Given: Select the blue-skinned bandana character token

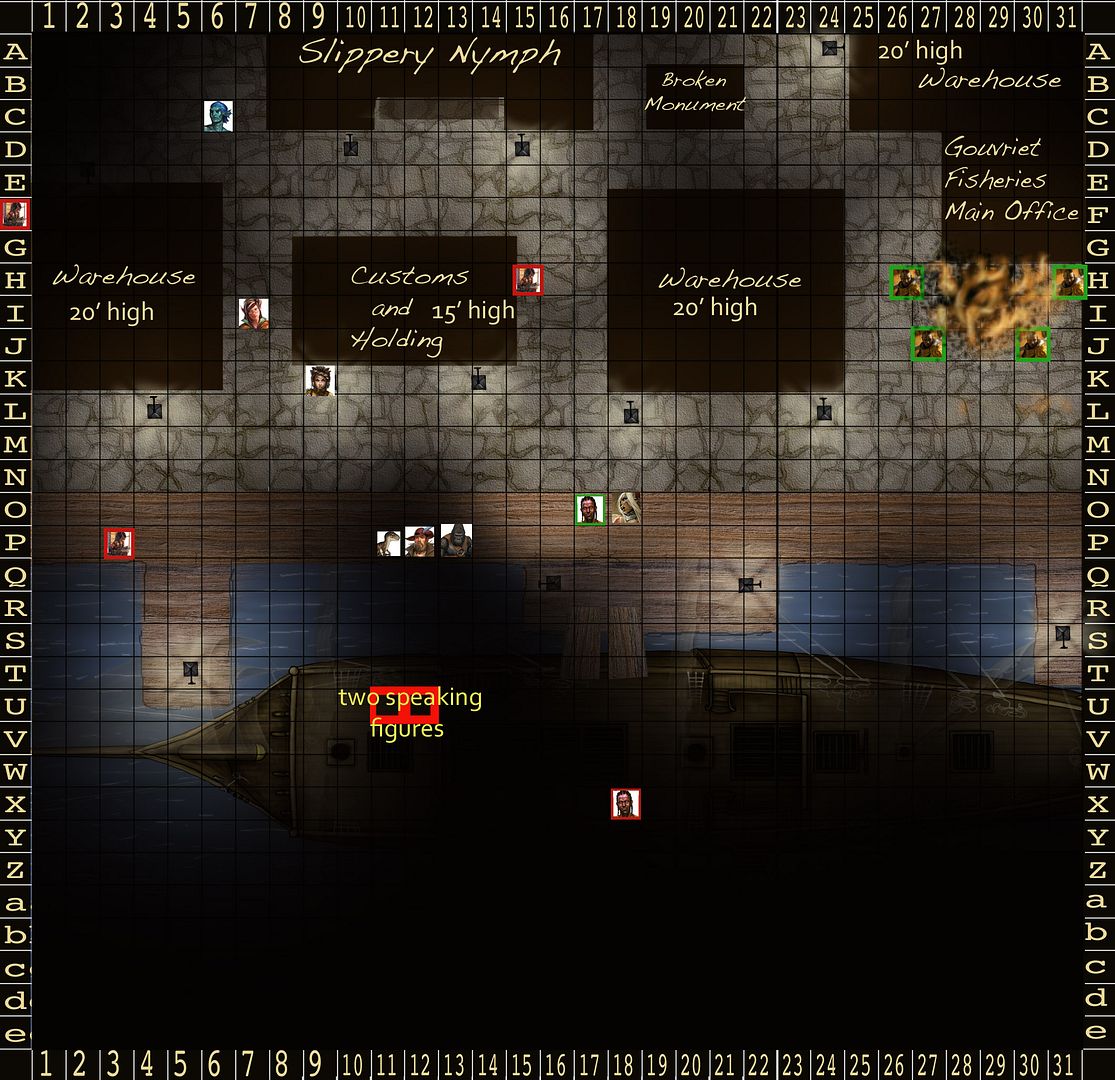Looking at the screenshot, I should point(218,116).
